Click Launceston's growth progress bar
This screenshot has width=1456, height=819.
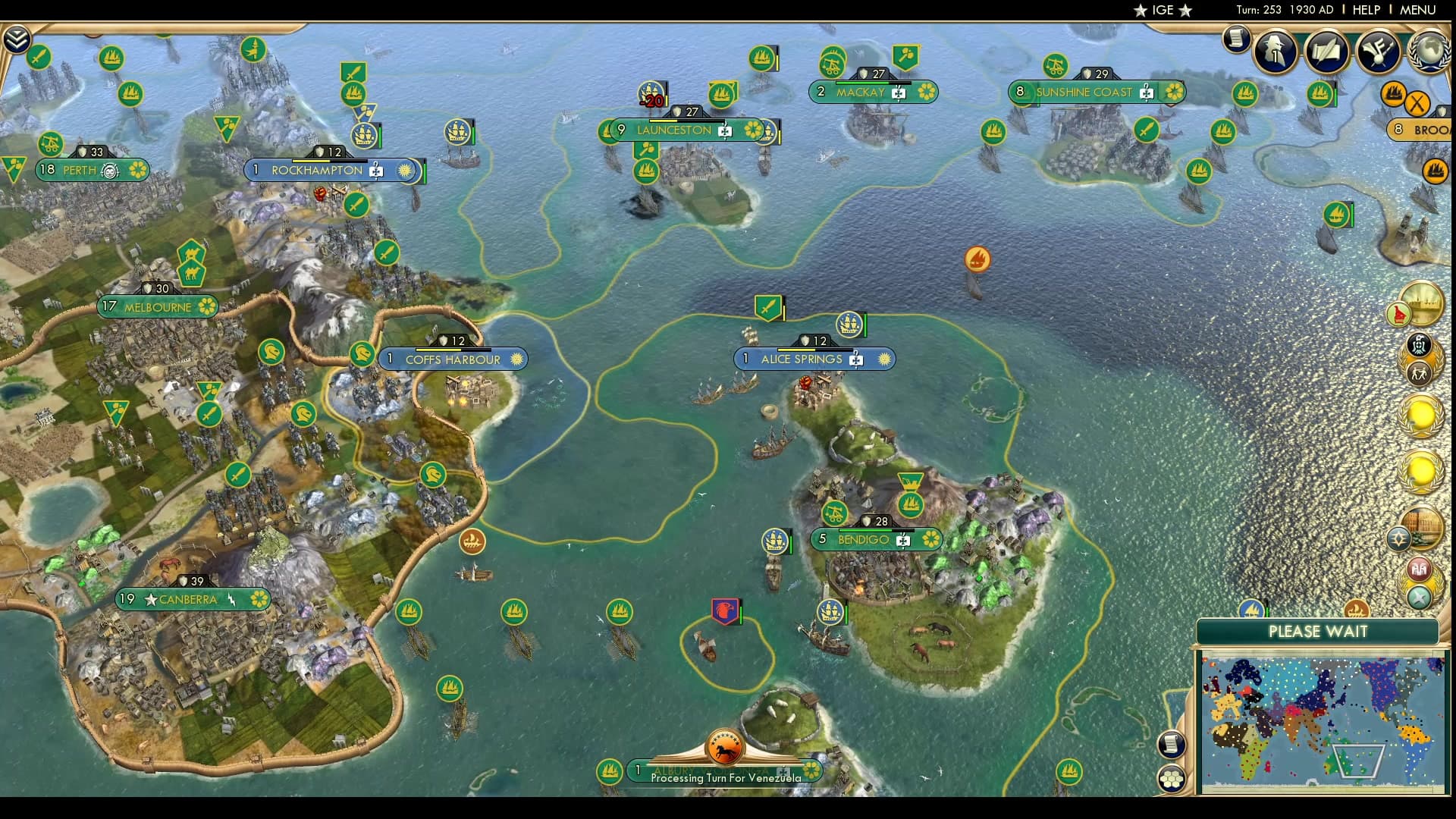coord(686,120)
